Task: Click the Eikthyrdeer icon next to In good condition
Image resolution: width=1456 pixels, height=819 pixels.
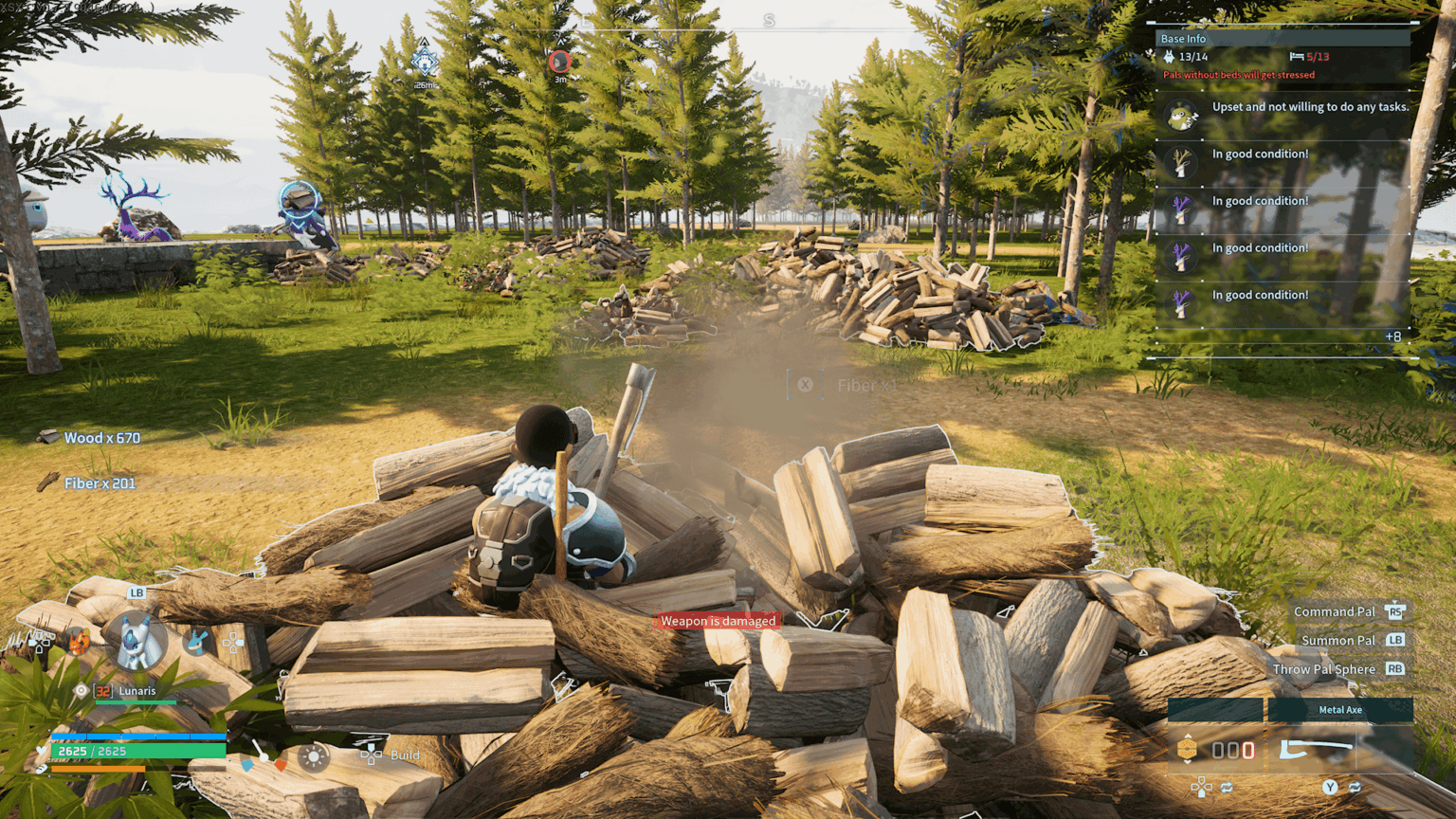Action: [x=1180, y=161]
